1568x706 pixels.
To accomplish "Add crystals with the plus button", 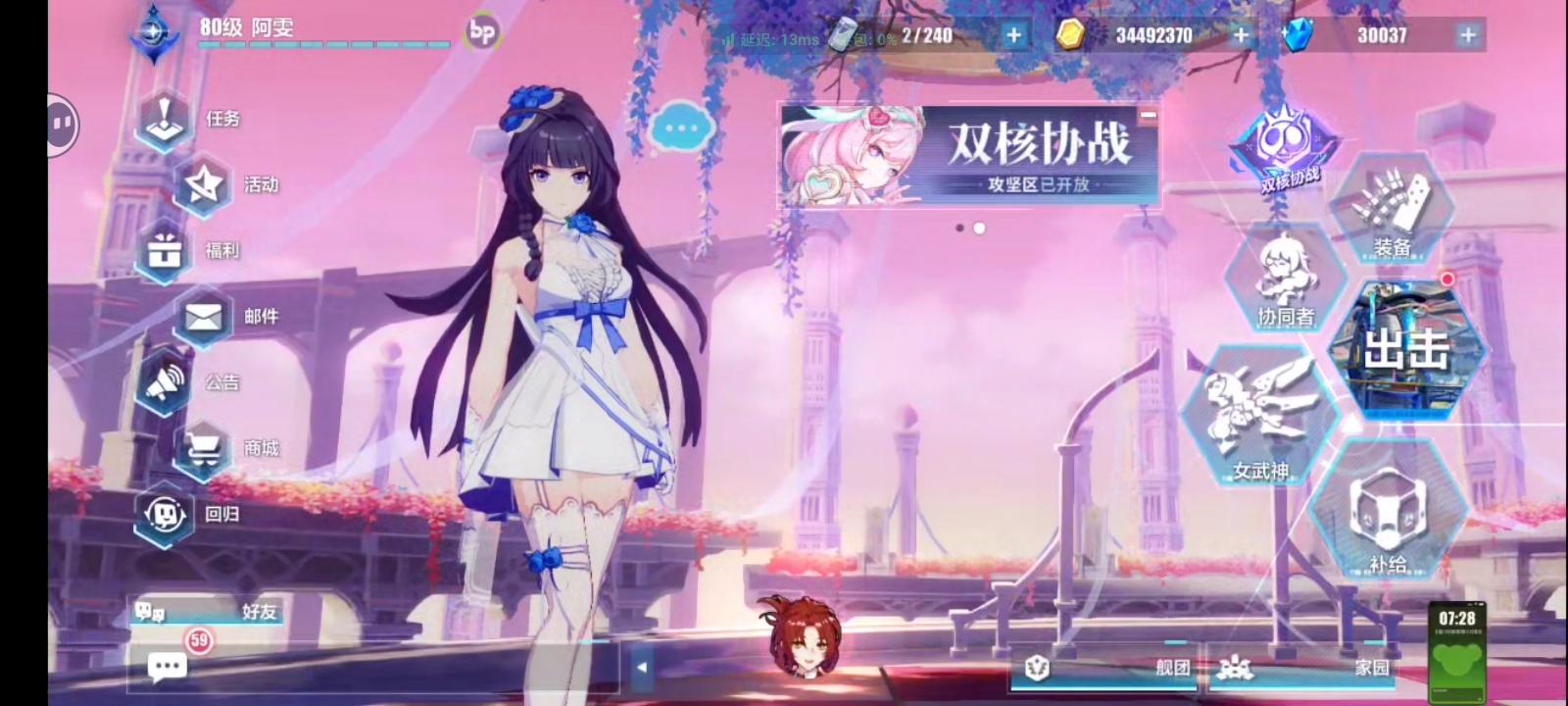I will (1467, 34).
